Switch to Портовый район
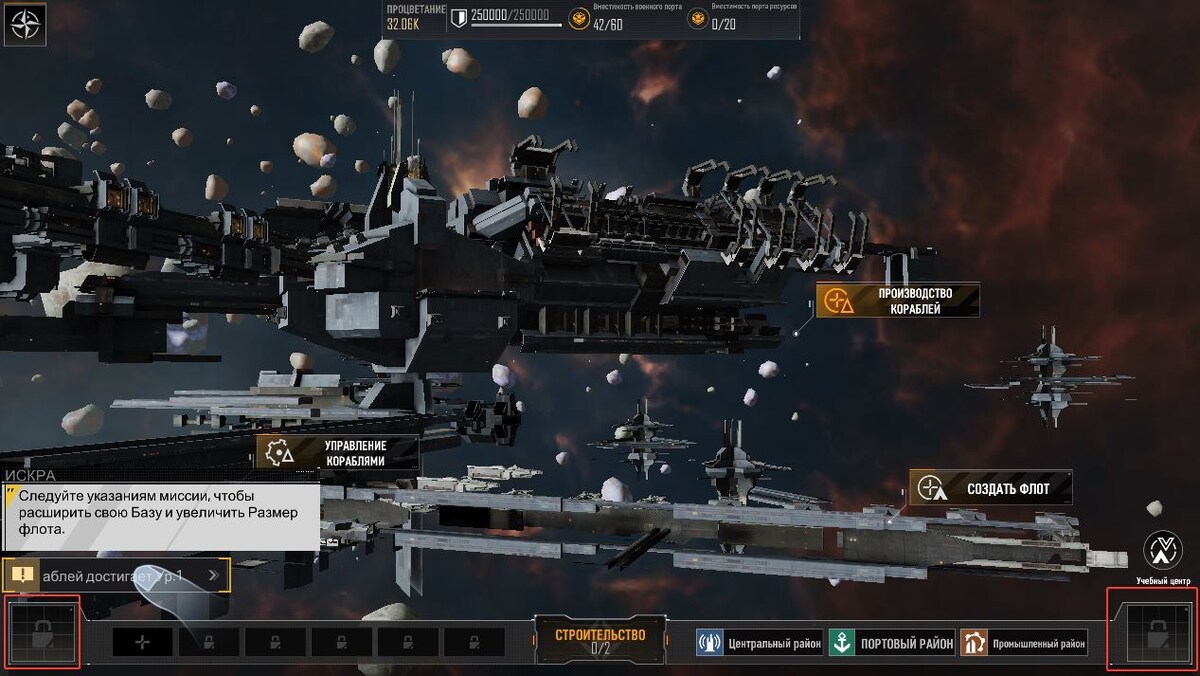1200x676 pixels. pos(893,643)
